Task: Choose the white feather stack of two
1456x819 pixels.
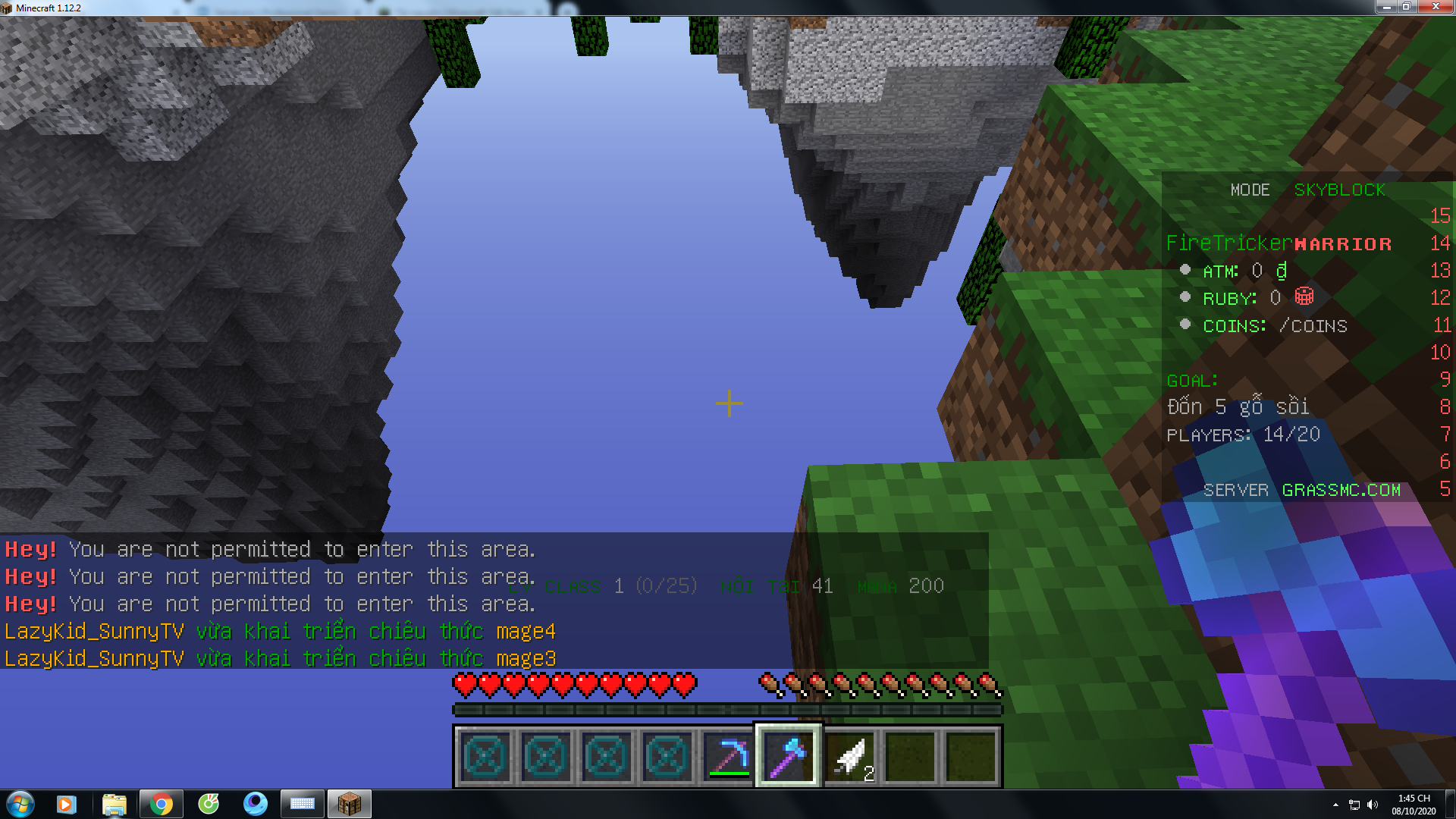Action: click(849, 756)
